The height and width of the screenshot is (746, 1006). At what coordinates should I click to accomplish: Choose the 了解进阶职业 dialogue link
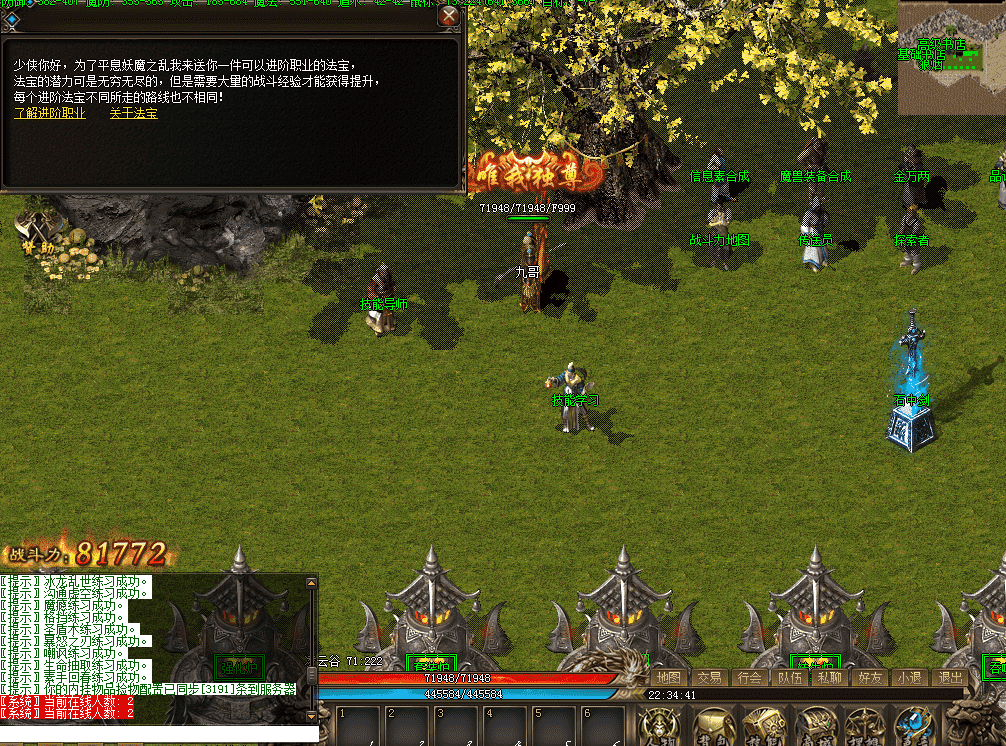click(x=50, y=113)
